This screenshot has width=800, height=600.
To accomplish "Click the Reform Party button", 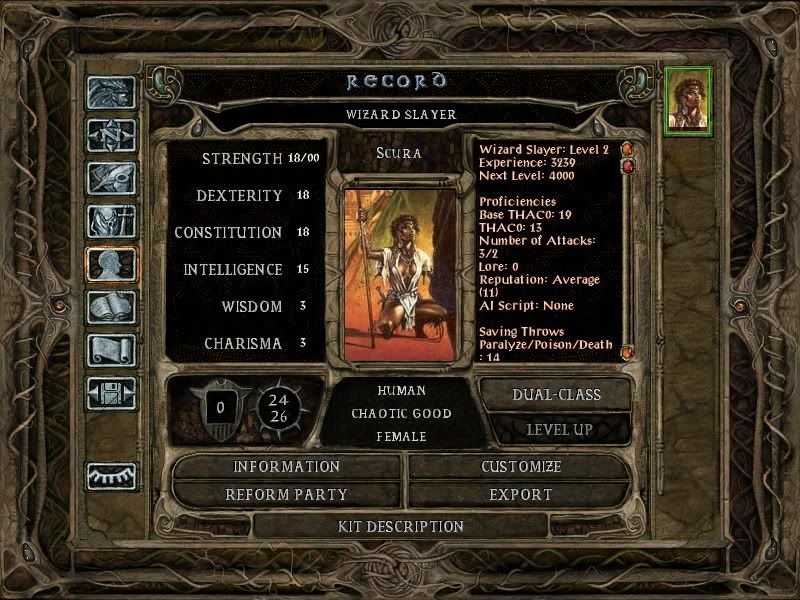I will point(287,495).
